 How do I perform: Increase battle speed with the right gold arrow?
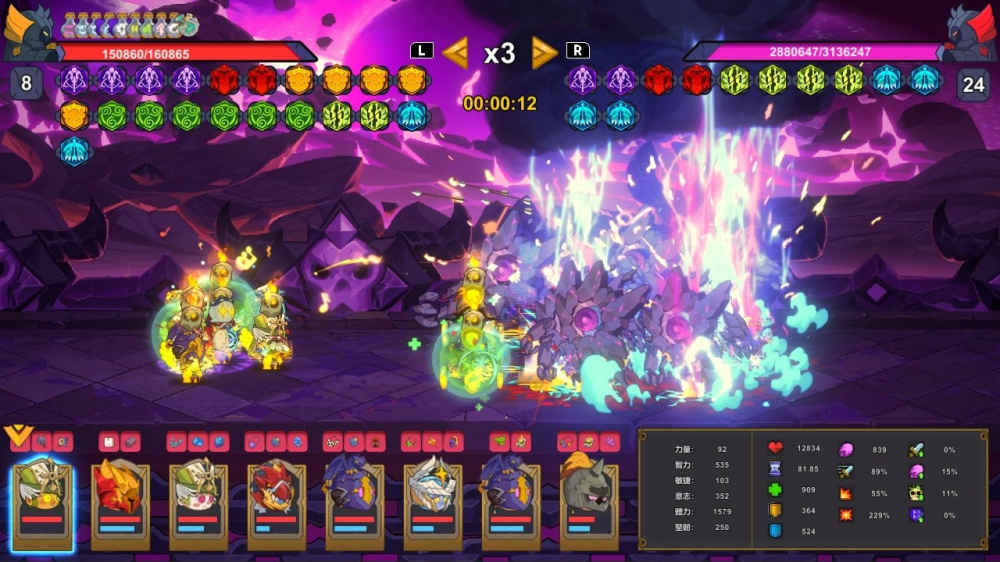[544, 52]
